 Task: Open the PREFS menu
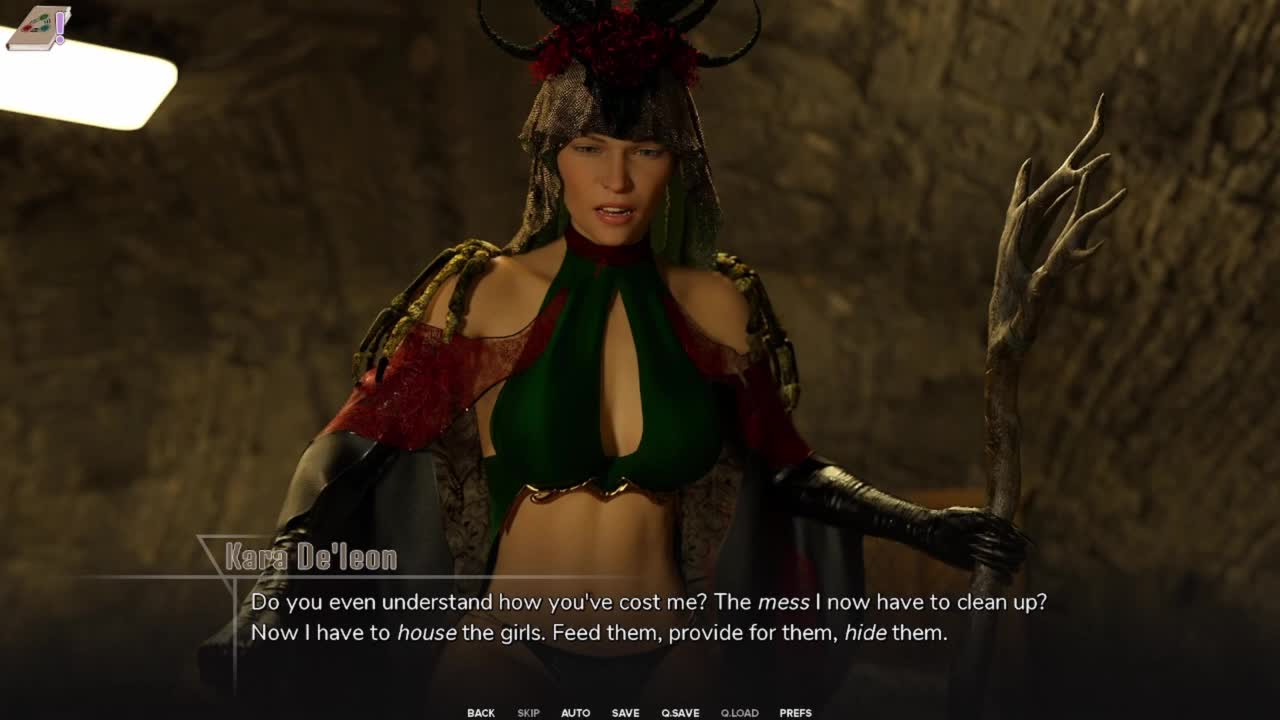tap(795, 713)
